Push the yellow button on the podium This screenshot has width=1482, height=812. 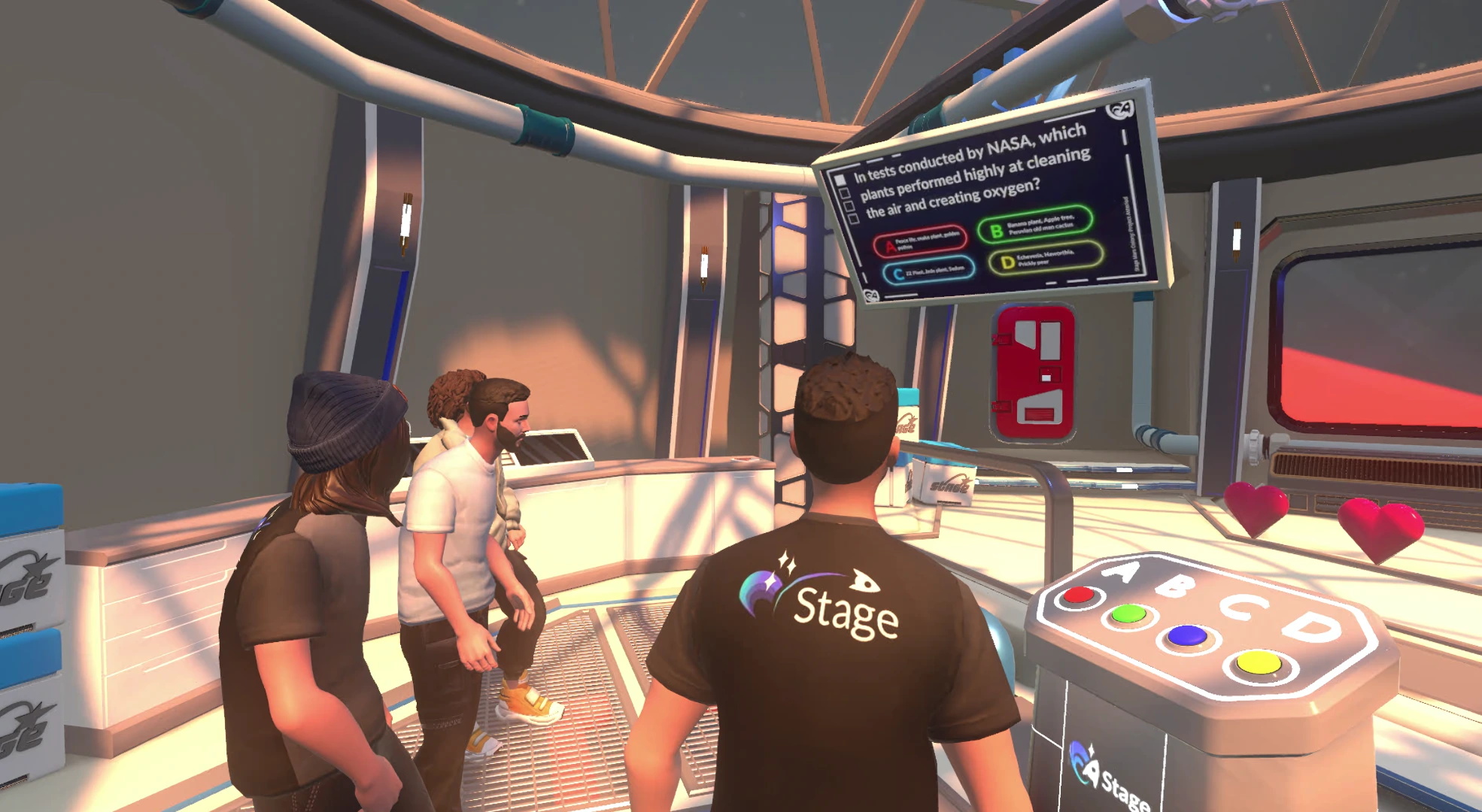(1258, 663)
